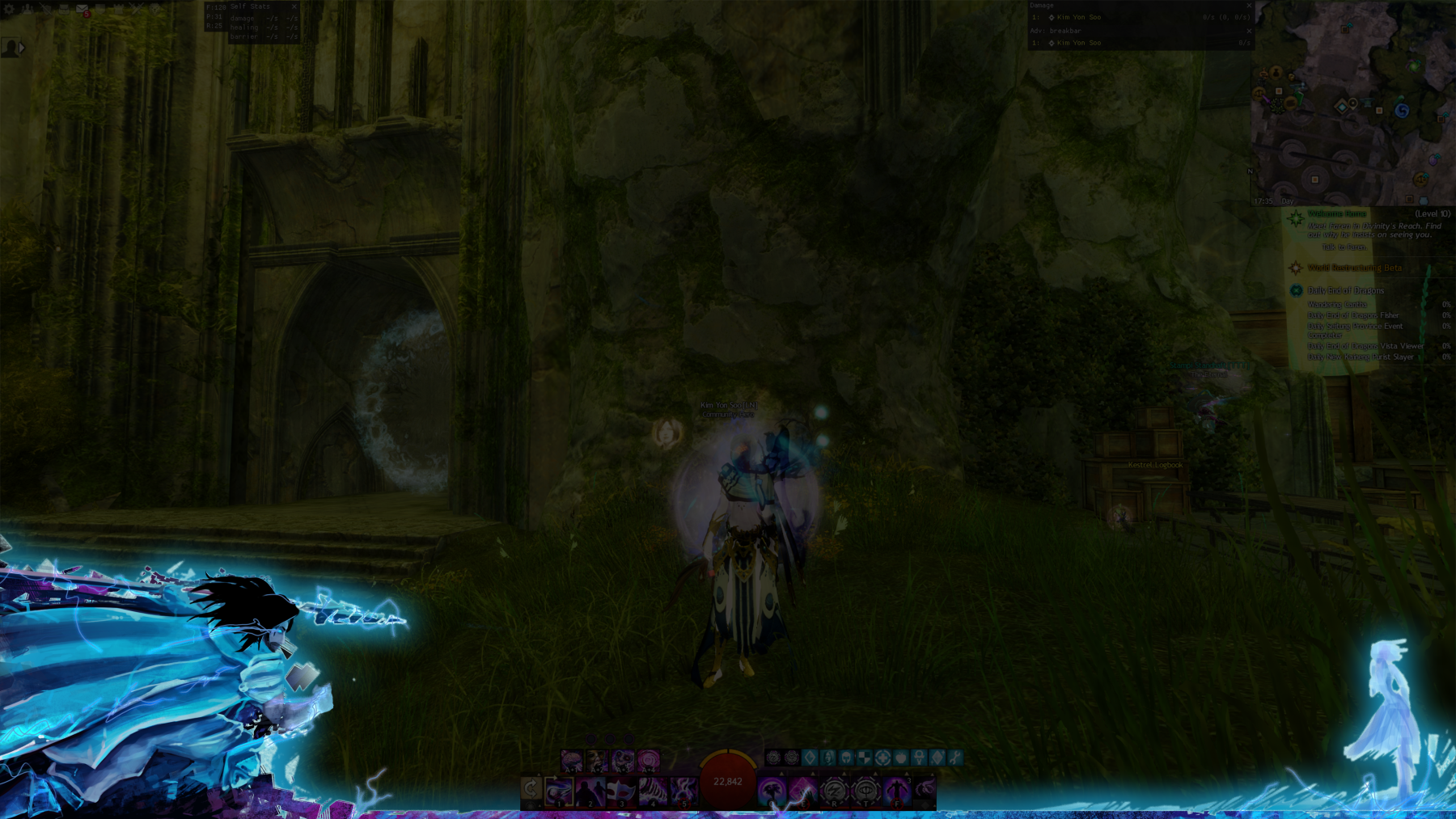Screen dimensions: 1456x819
Task: Open the Daily End of Dragons tracker
Action: (x=1345, y=290)
